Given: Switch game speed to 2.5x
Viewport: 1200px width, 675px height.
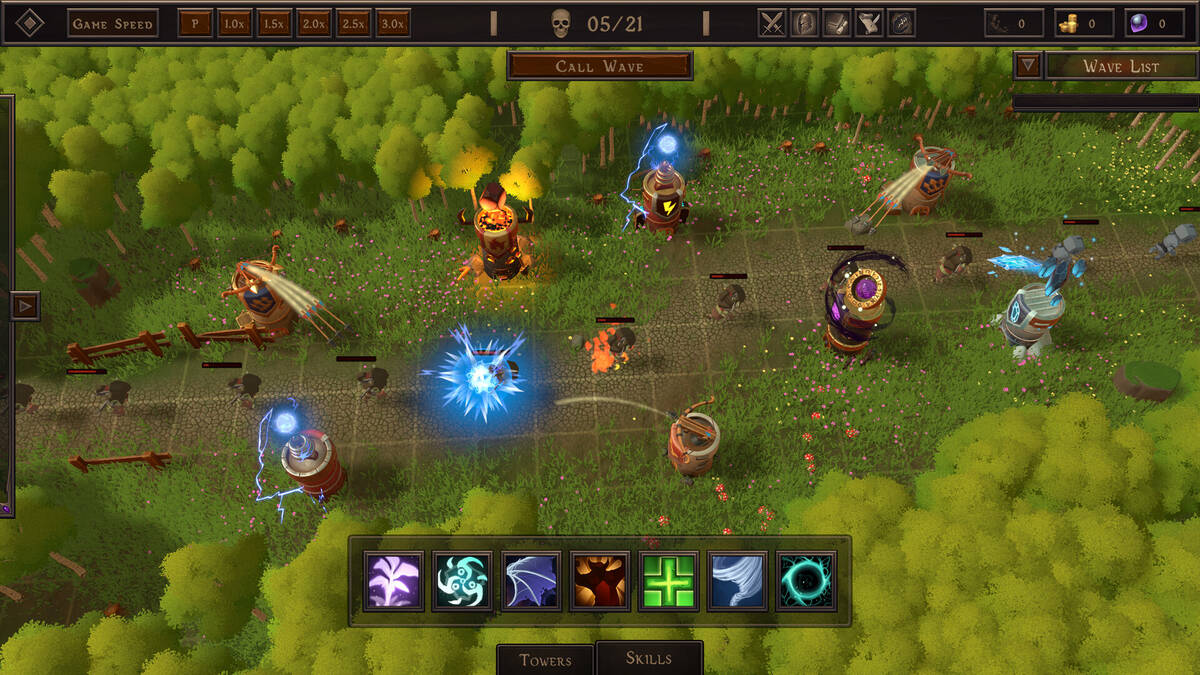Looking at the screenshot, I should coord(353,23).
